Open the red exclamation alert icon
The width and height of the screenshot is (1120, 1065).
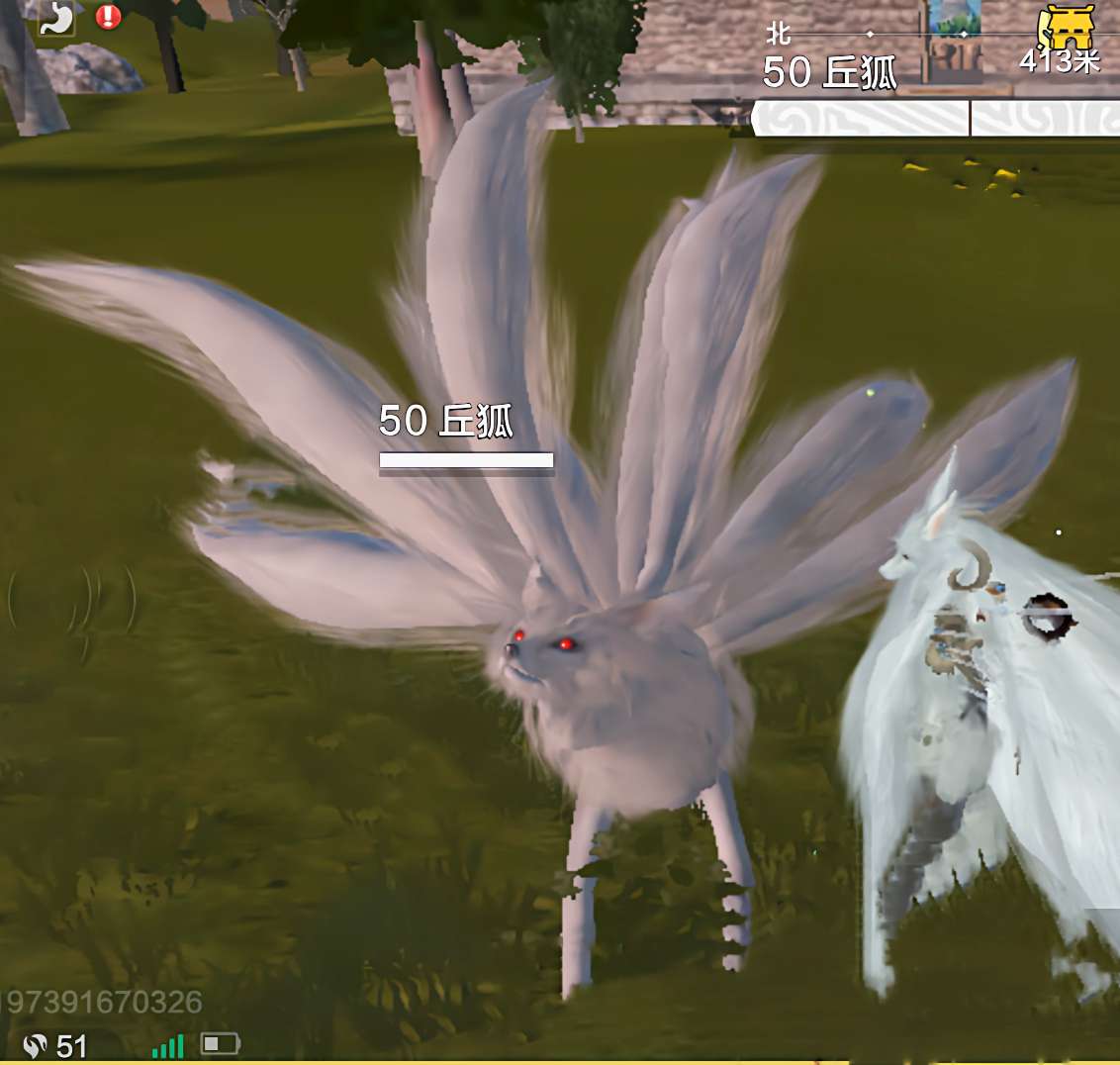coord(108,17)
